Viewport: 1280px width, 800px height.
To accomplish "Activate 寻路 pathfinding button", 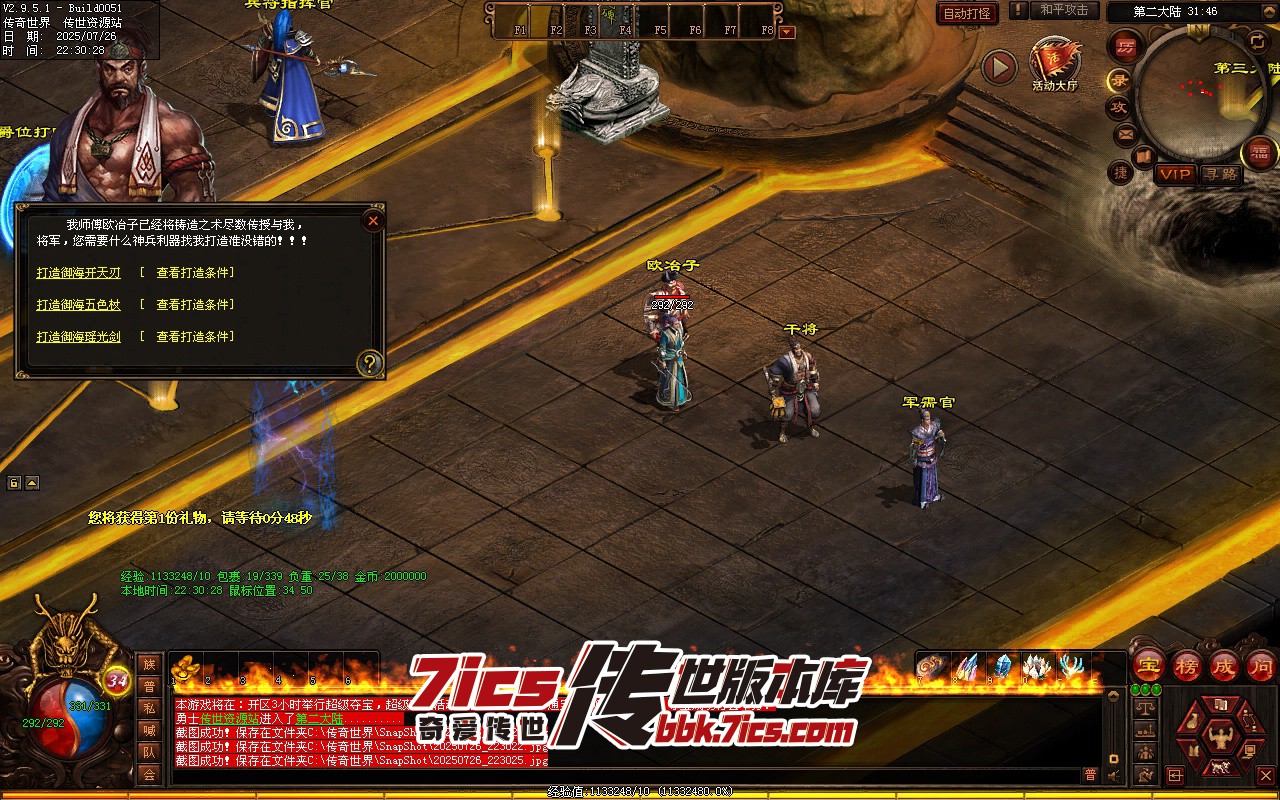I will point(1220,174).
